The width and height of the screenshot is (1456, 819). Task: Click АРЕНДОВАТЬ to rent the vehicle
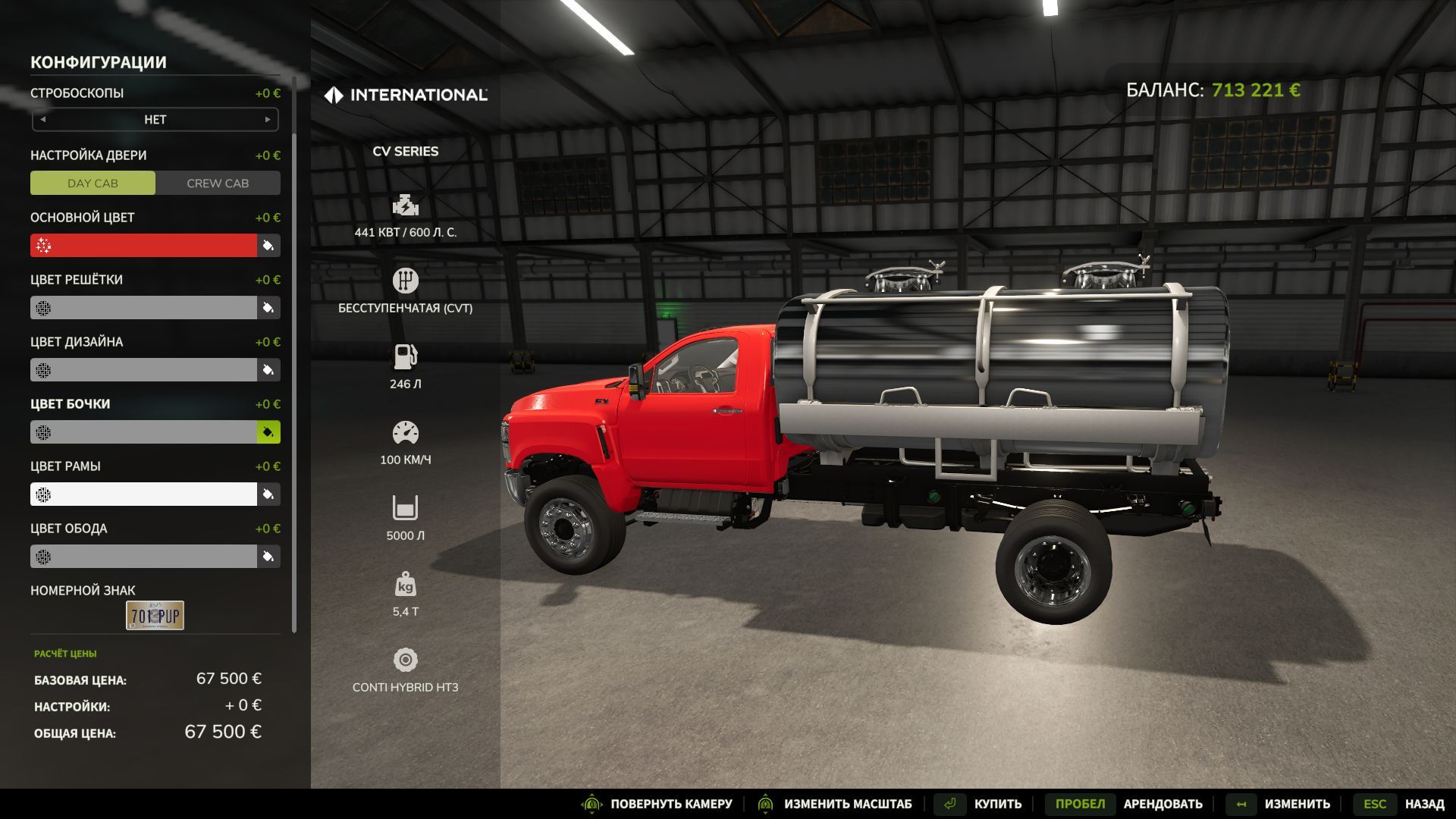pos(1163,804)
